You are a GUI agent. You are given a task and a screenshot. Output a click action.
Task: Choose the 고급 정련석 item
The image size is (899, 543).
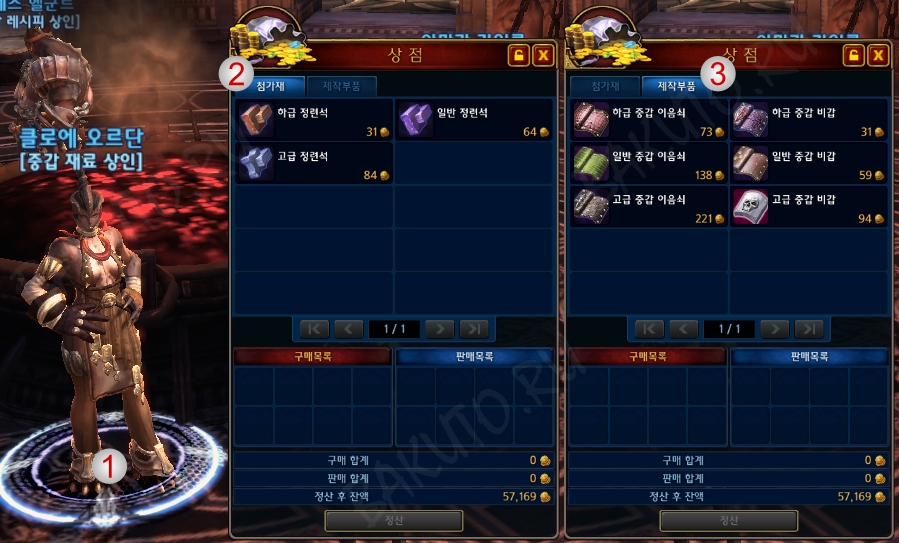coord(314,163)
